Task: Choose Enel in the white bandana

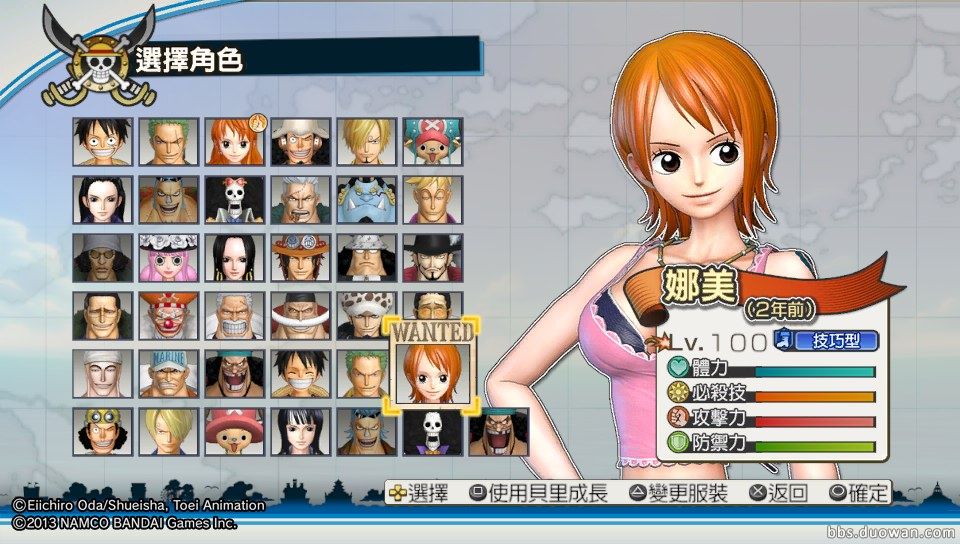Action: [102, 374]
